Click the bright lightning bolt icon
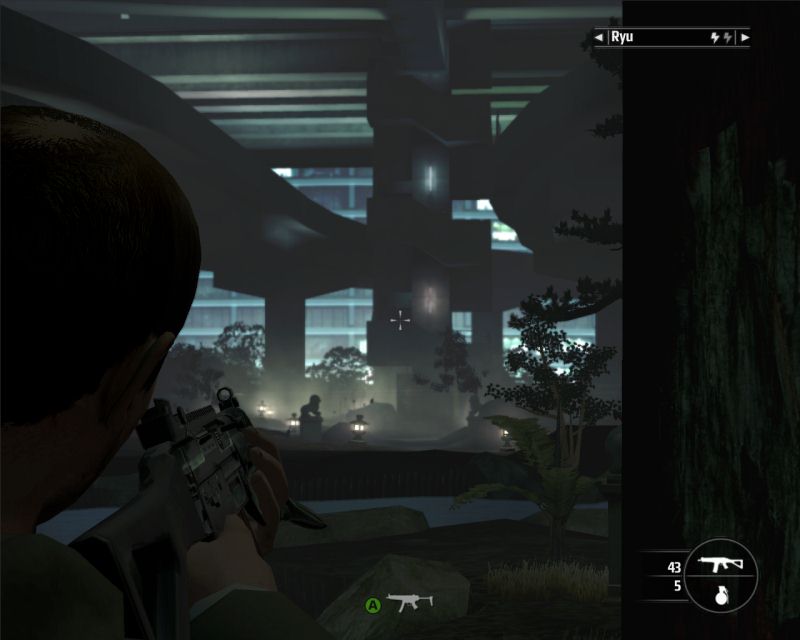The width and height of the screenshot is (800, 640). pyautogui.click(x=714, y=38)
